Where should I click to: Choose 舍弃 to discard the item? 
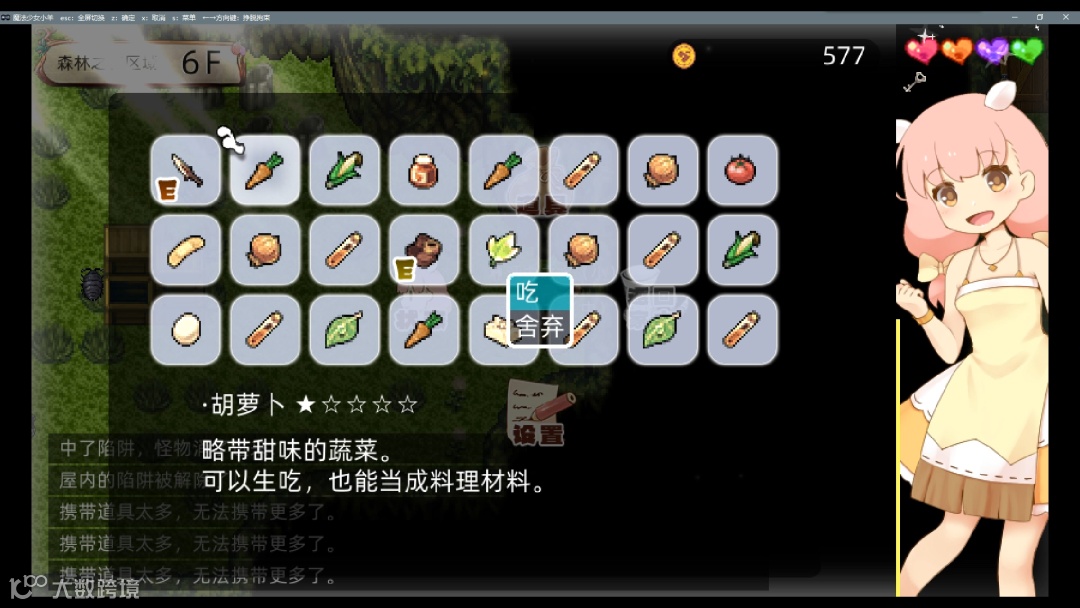539,327
